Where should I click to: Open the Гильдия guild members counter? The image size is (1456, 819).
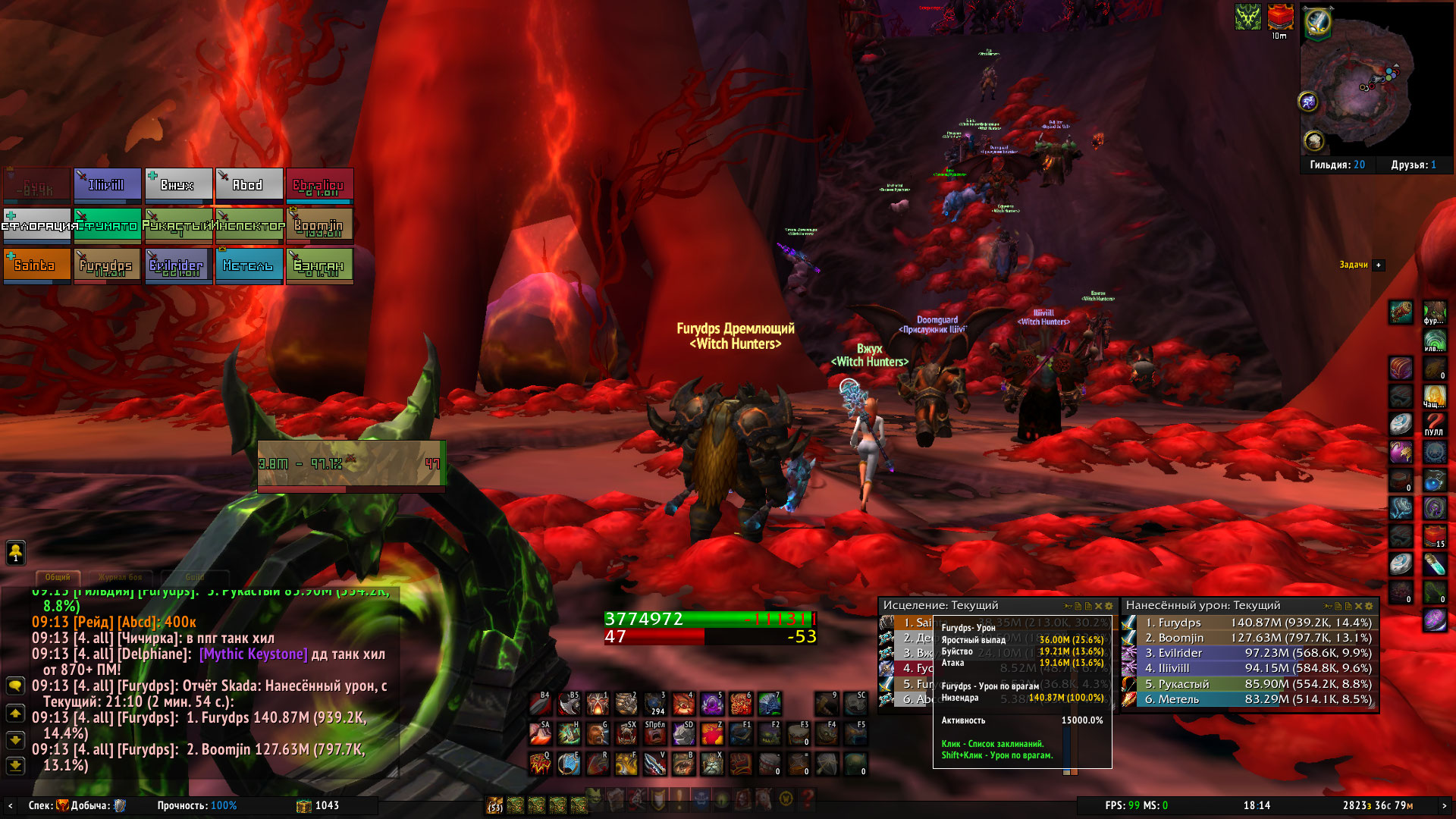pos(1337,165)
